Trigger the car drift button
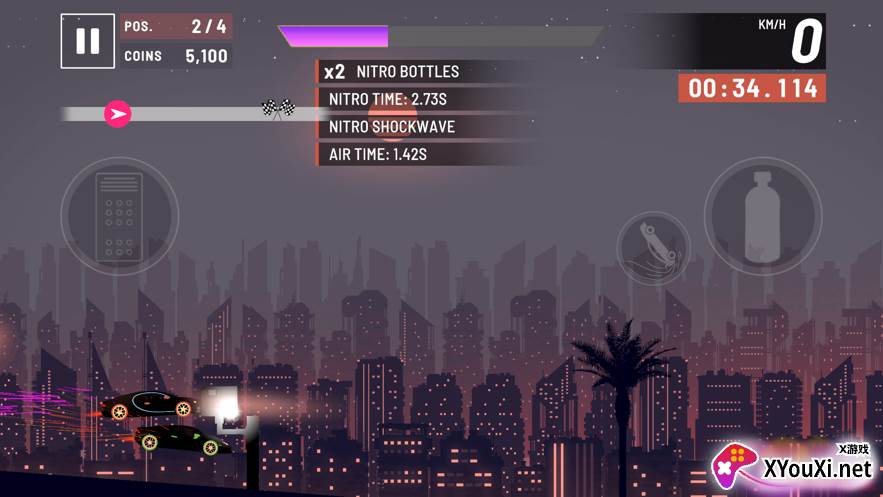Viewport: 883px width, 497px height. 653,247
